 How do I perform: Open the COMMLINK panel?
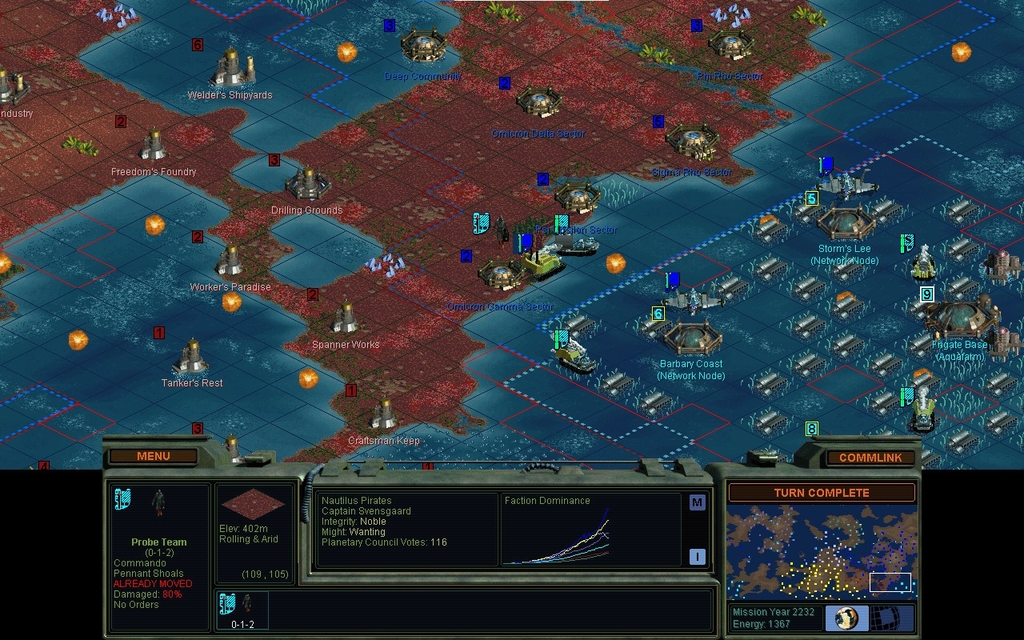point(870,457)
